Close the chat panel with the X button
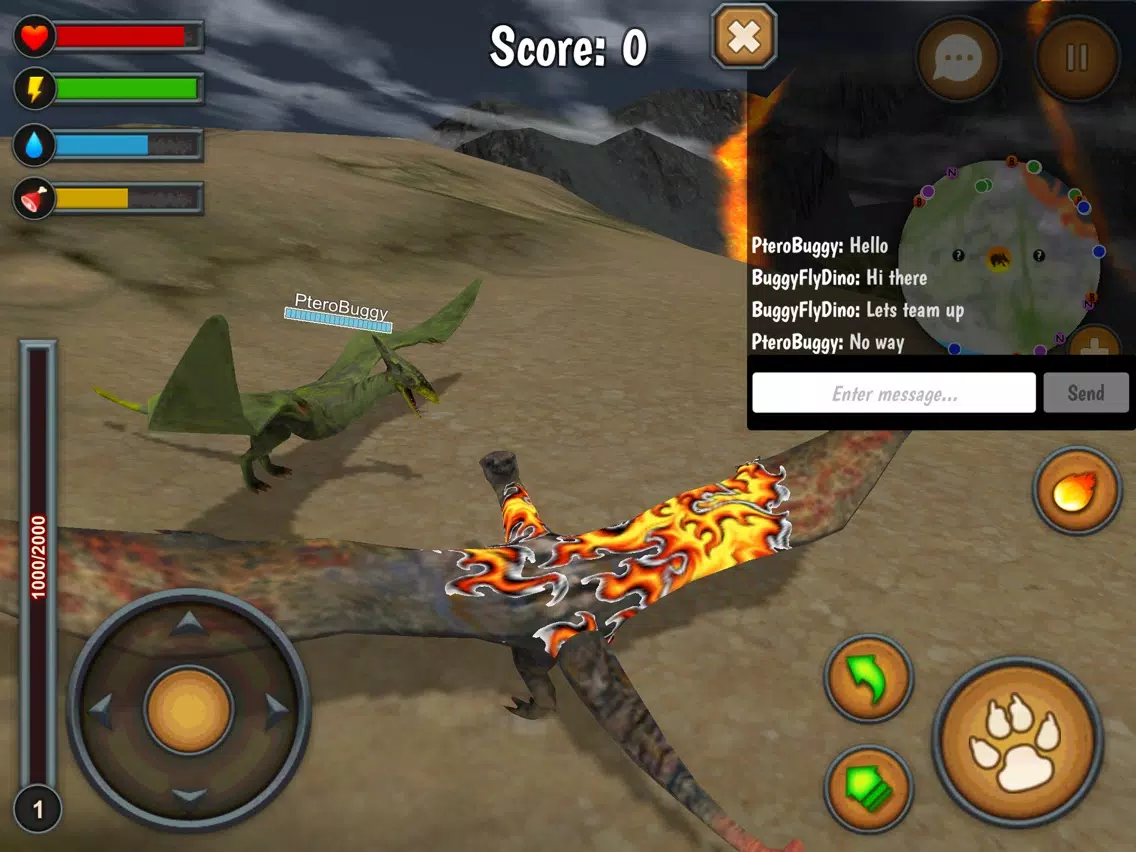The image size is (1136, 852). (744, 37)
